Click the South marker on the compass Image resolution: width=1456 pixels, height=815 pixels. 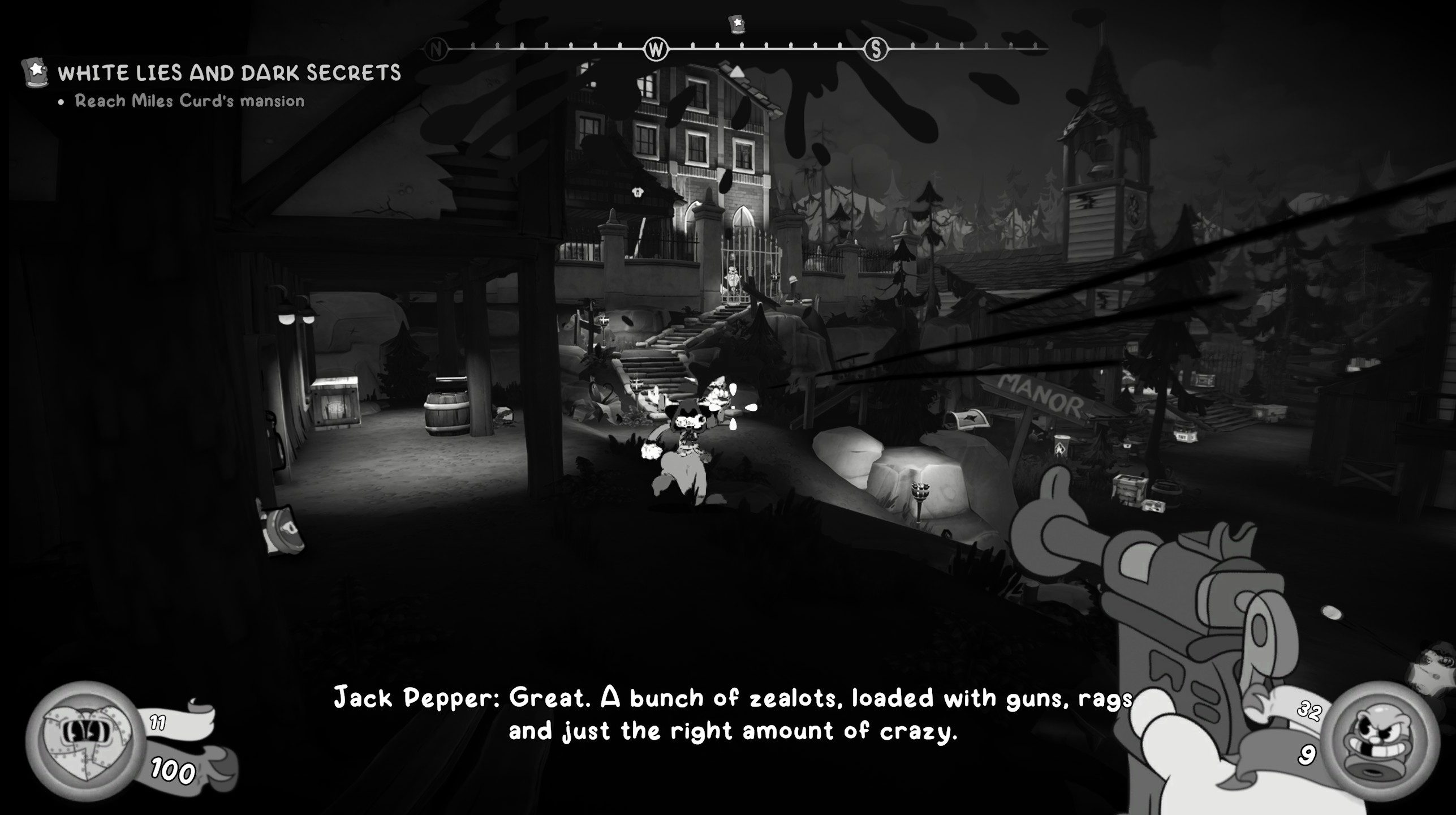876,50
